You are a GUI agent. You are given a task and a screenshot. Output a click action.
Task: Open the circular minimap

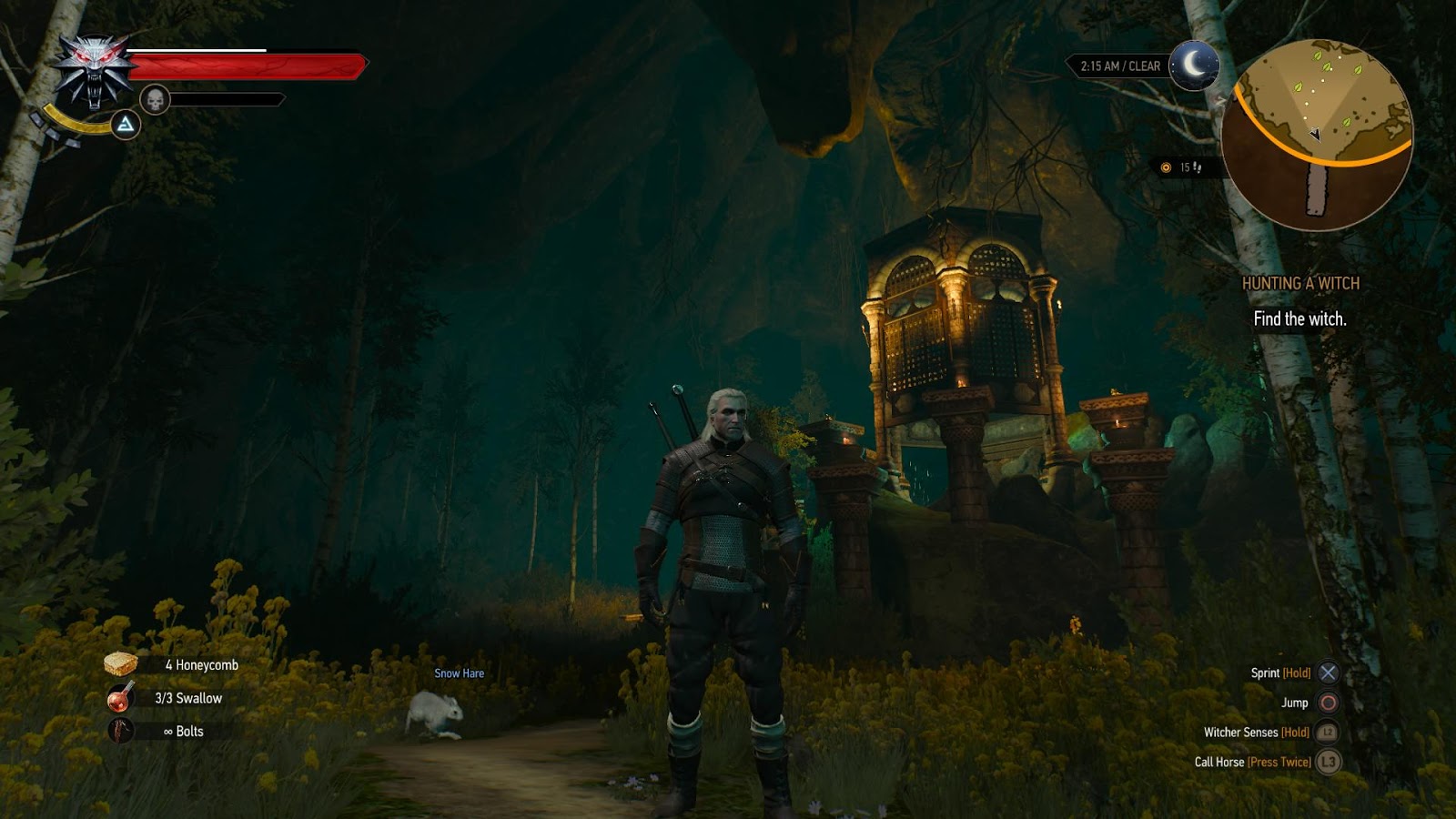(1317, 134)
